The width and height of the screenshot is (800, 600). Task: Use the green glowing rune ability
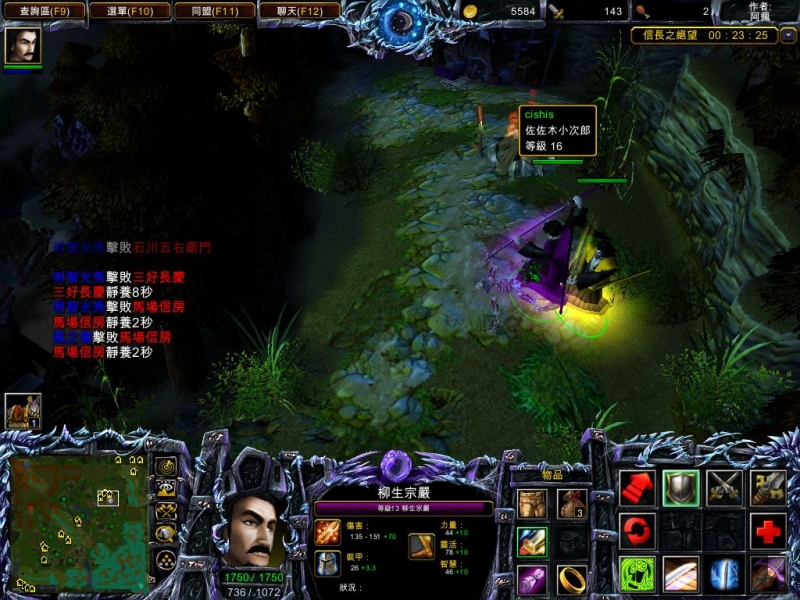tap(637, 574)
